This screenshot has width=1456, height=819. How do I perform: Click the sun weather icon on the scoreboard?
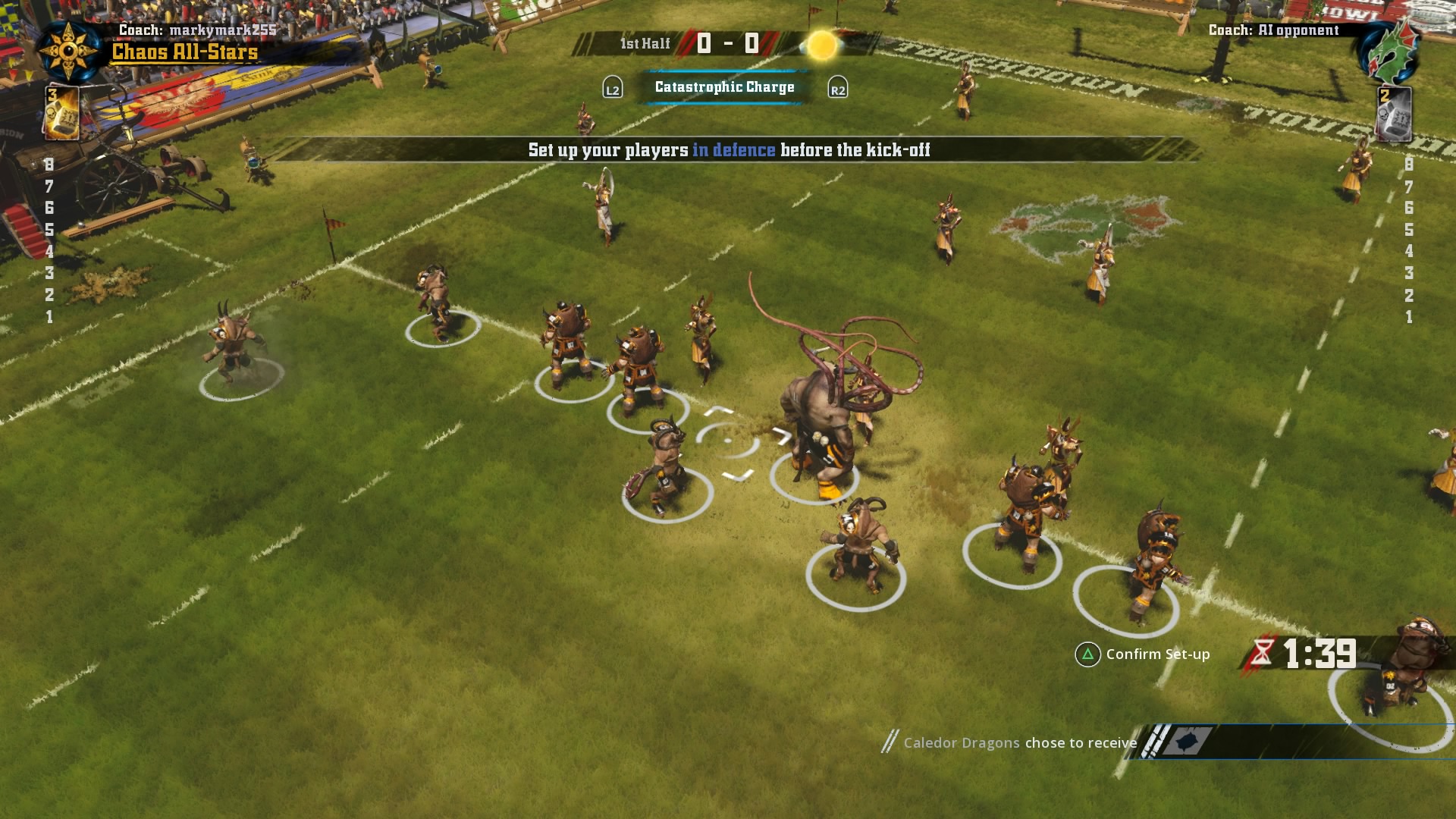tap(821, 44)
